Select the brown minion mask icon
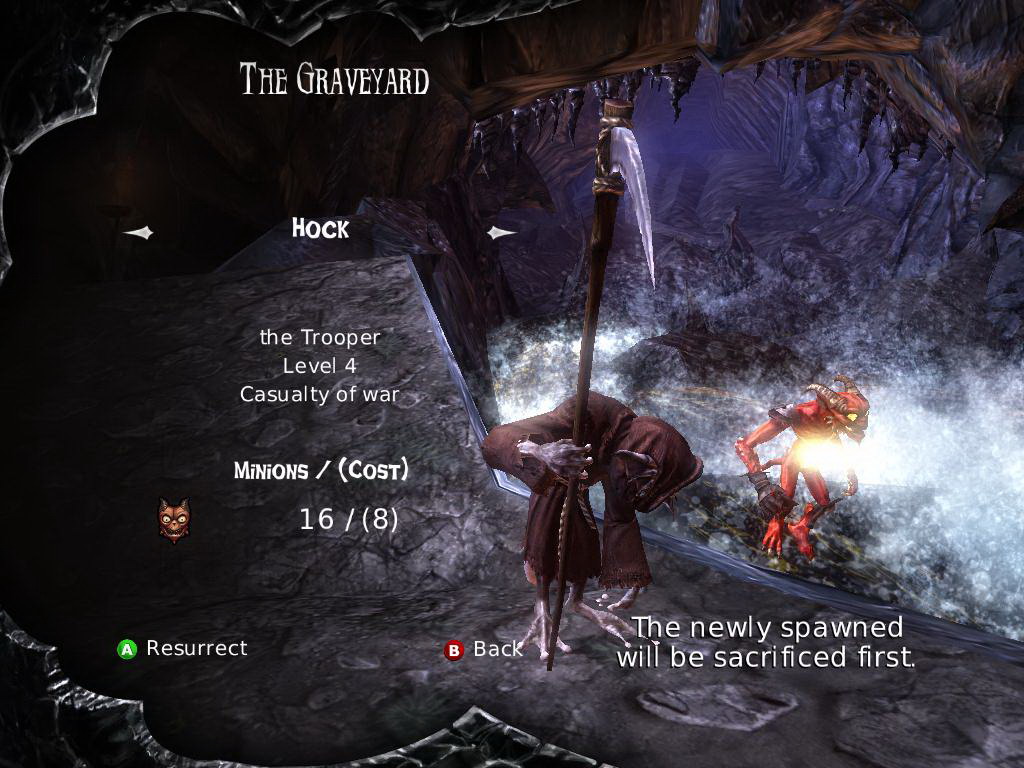1024x768 pixels. 174,520
